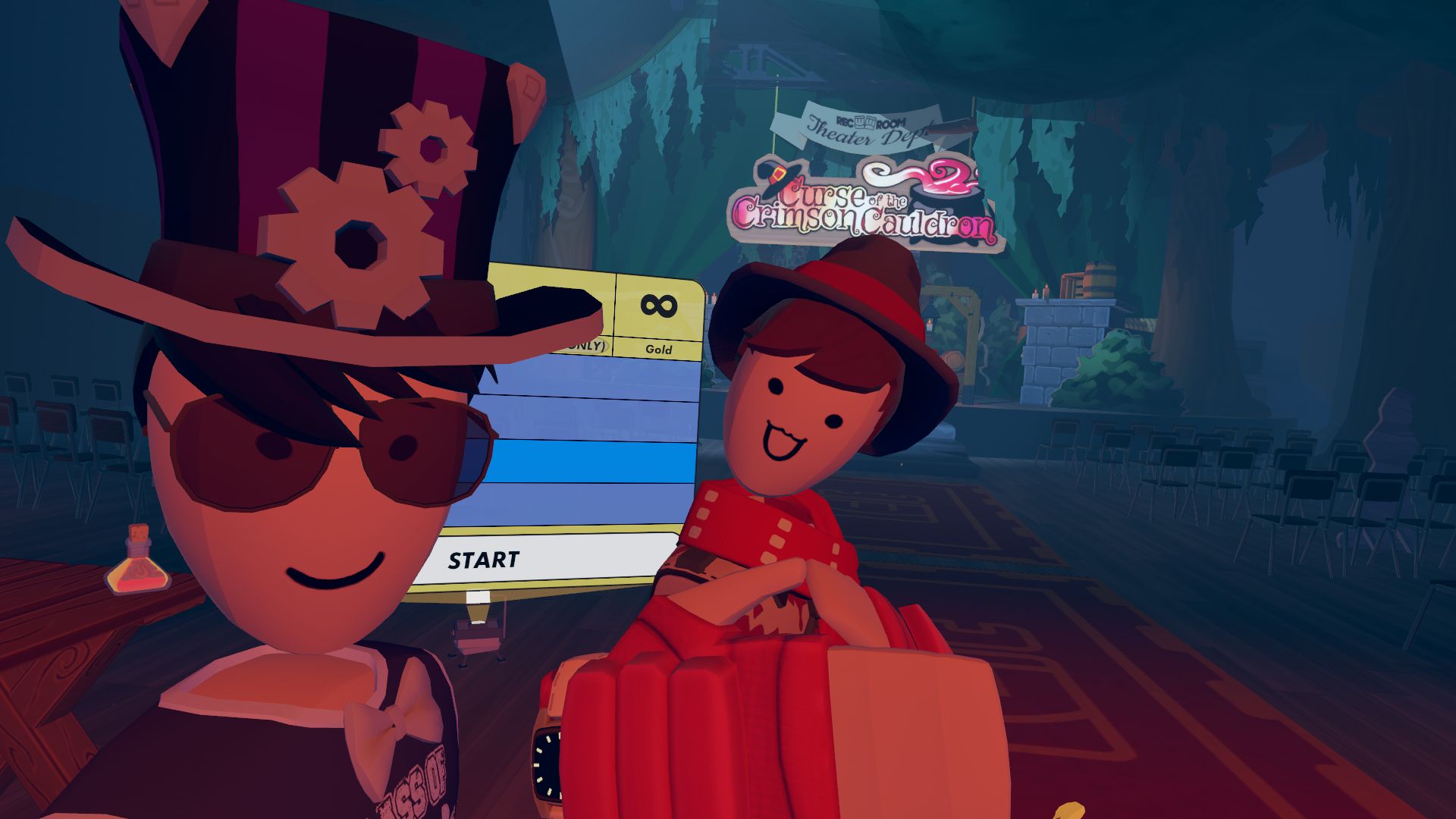Click the hanging lantern near the stage
Image resolution: width=1456 pixels, height=819 pixels.
pos(930,319)
